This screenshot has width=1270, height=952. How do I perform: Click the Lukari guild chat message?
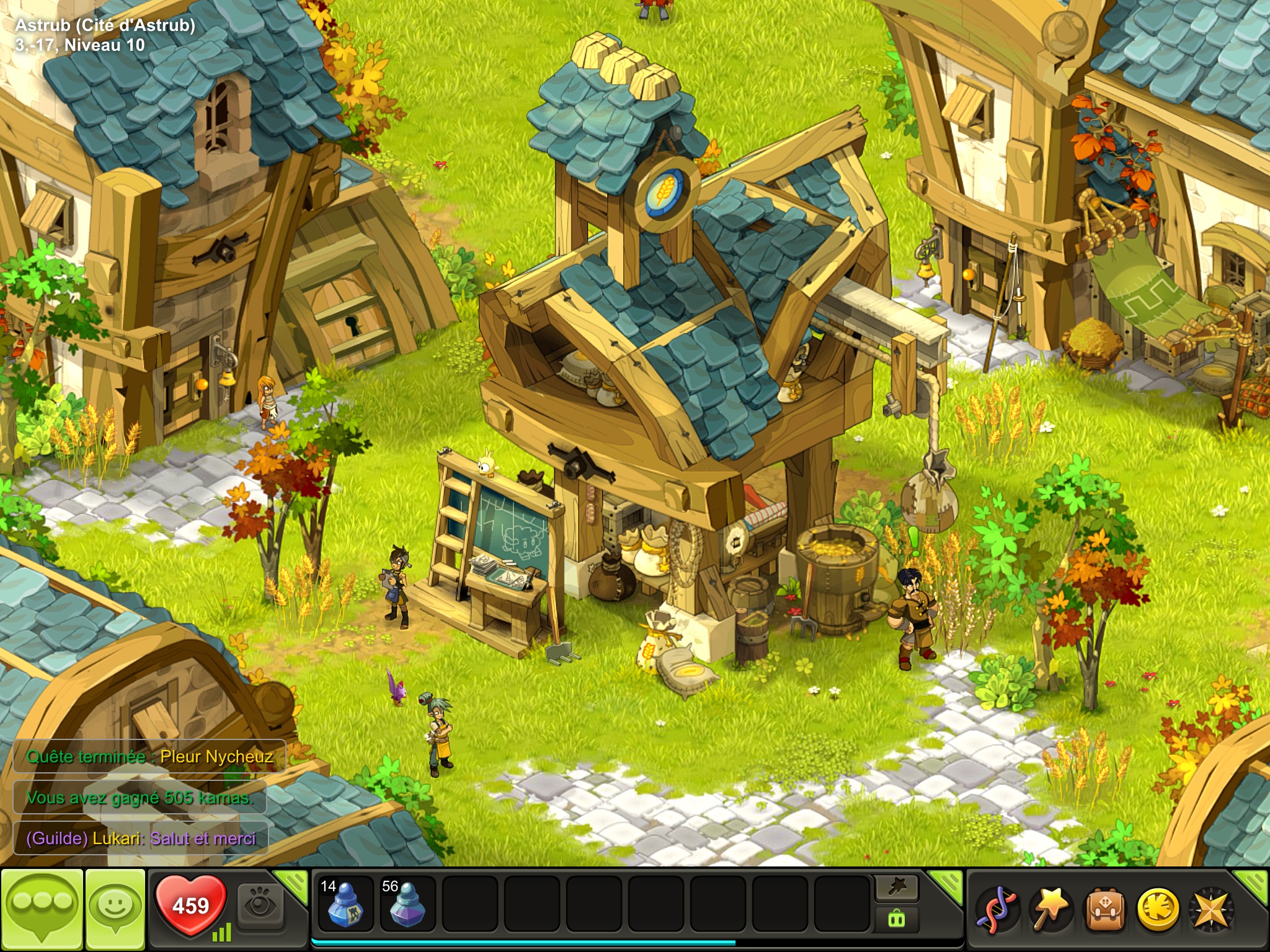(x=141, y=838)
